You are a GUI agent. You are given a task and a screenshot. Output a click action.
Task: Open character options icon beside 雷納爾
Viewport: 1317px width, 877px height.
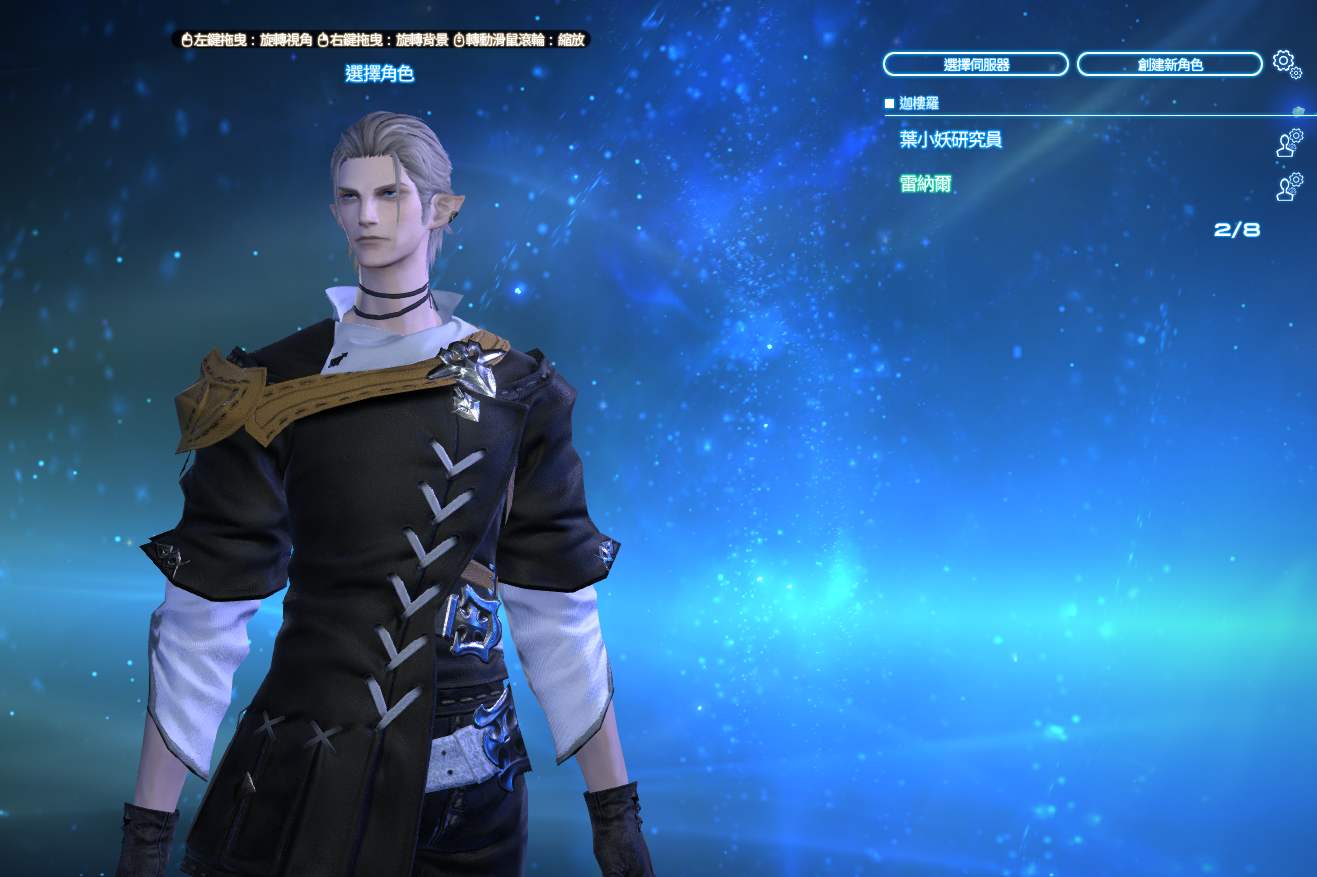tap(1289, 187)
